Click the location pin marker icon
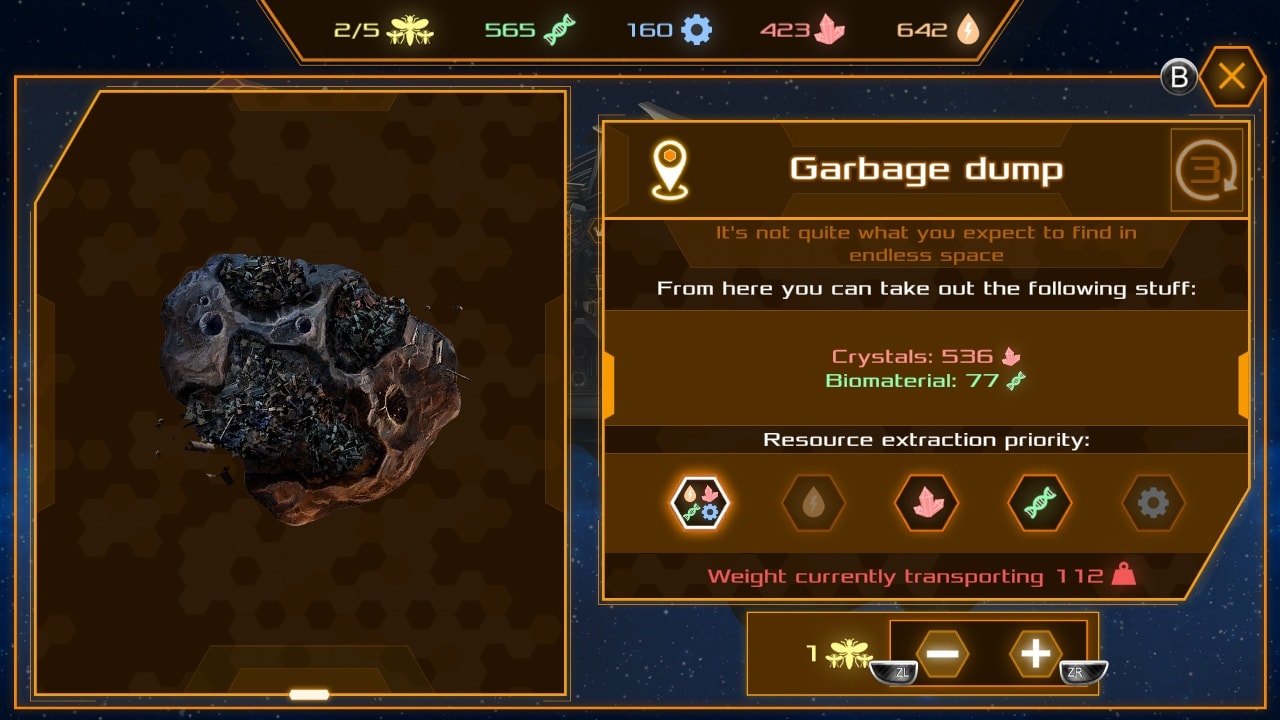1280x720 pixels. 669,168
